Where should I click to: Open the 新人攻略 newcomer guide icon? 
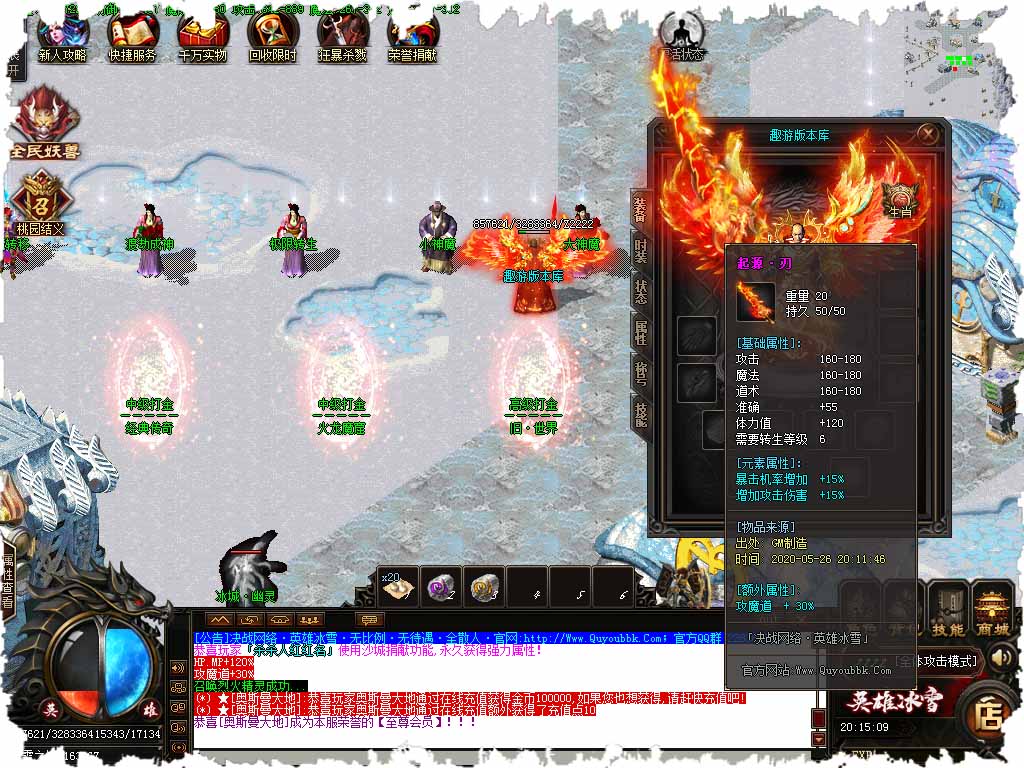[62, 37]
